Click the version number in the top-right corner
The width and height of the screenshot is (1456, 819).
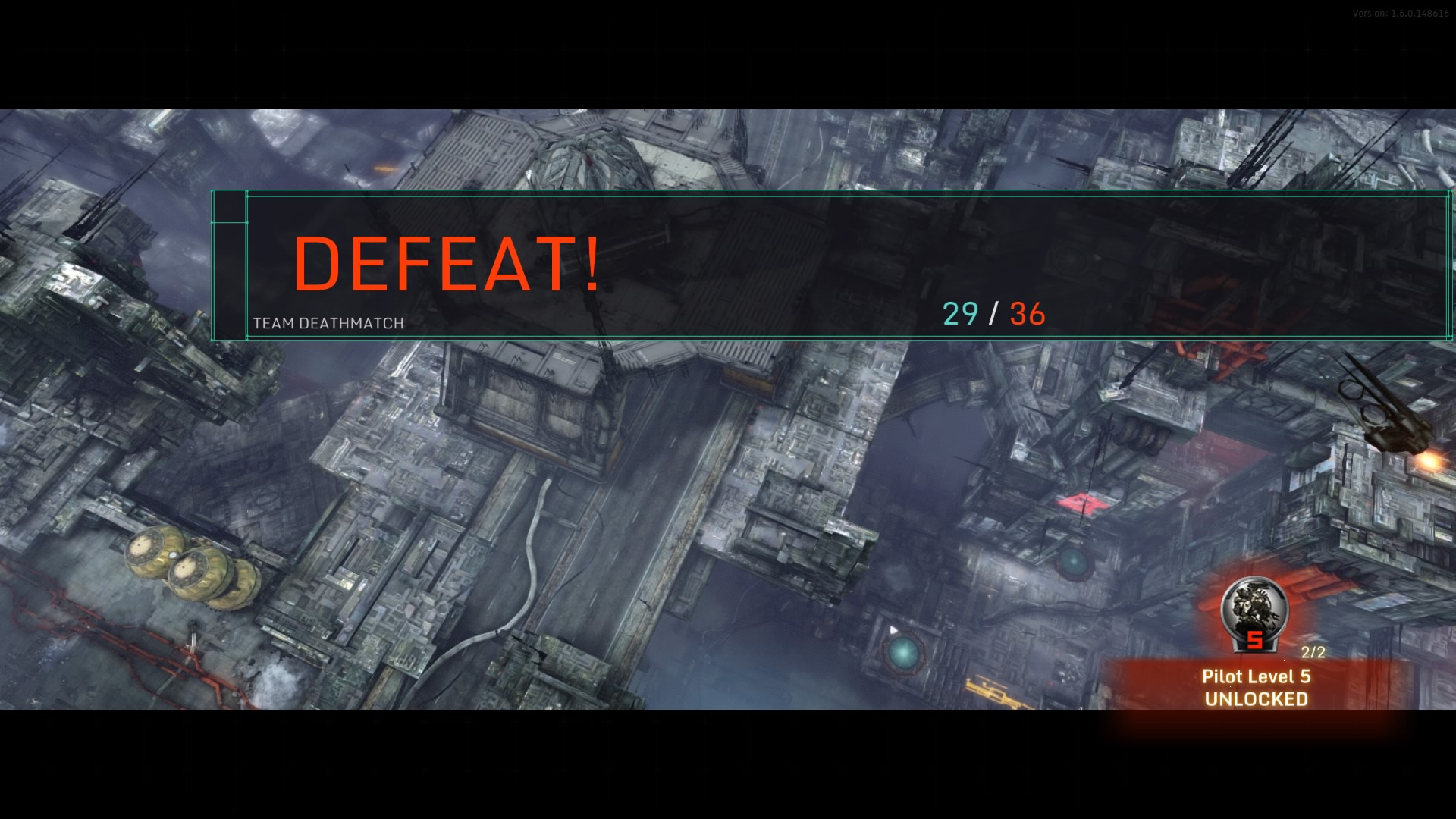[1400, 11]
